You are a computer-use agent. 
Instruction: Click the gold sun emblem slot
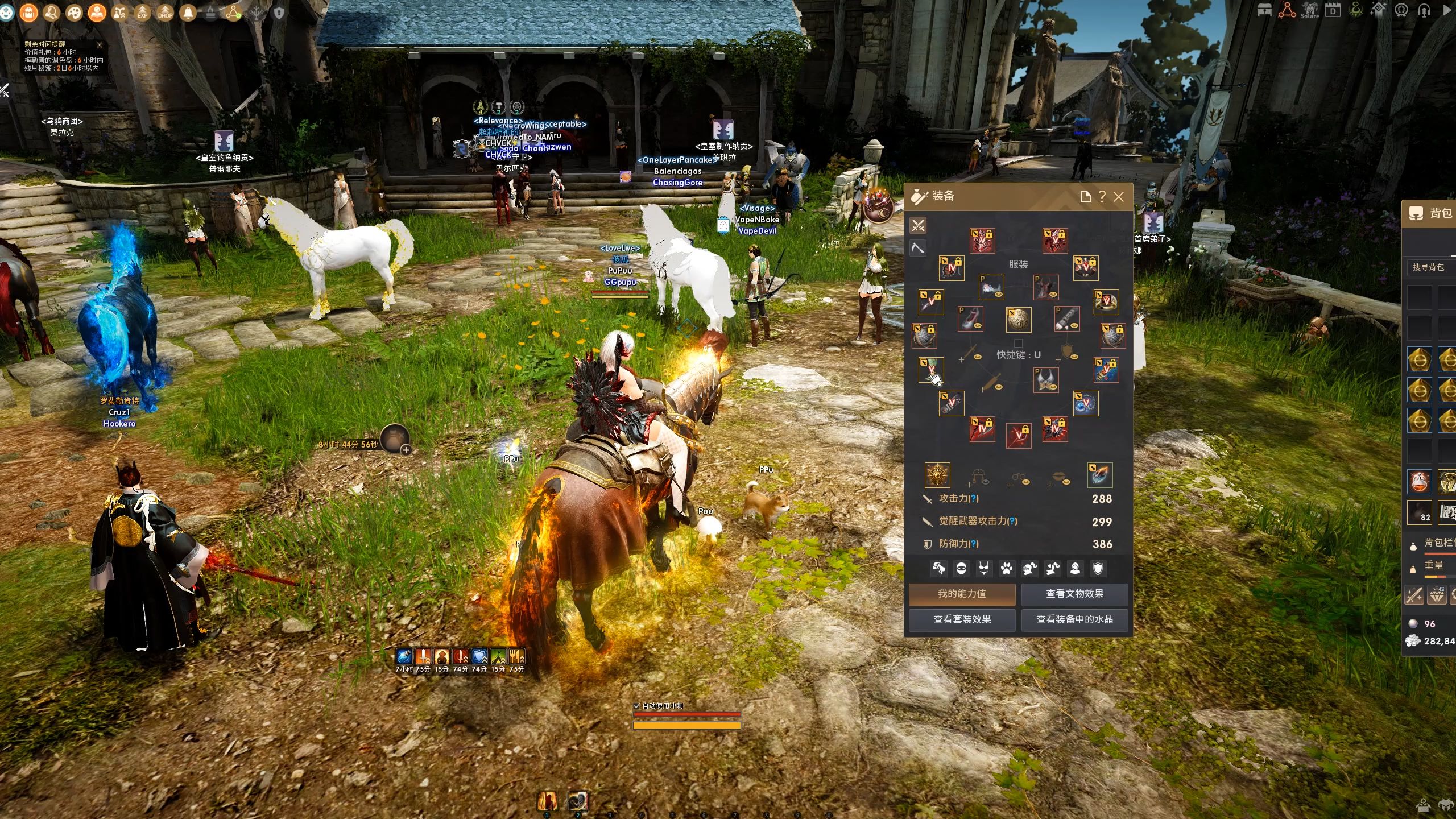point(937,475)
